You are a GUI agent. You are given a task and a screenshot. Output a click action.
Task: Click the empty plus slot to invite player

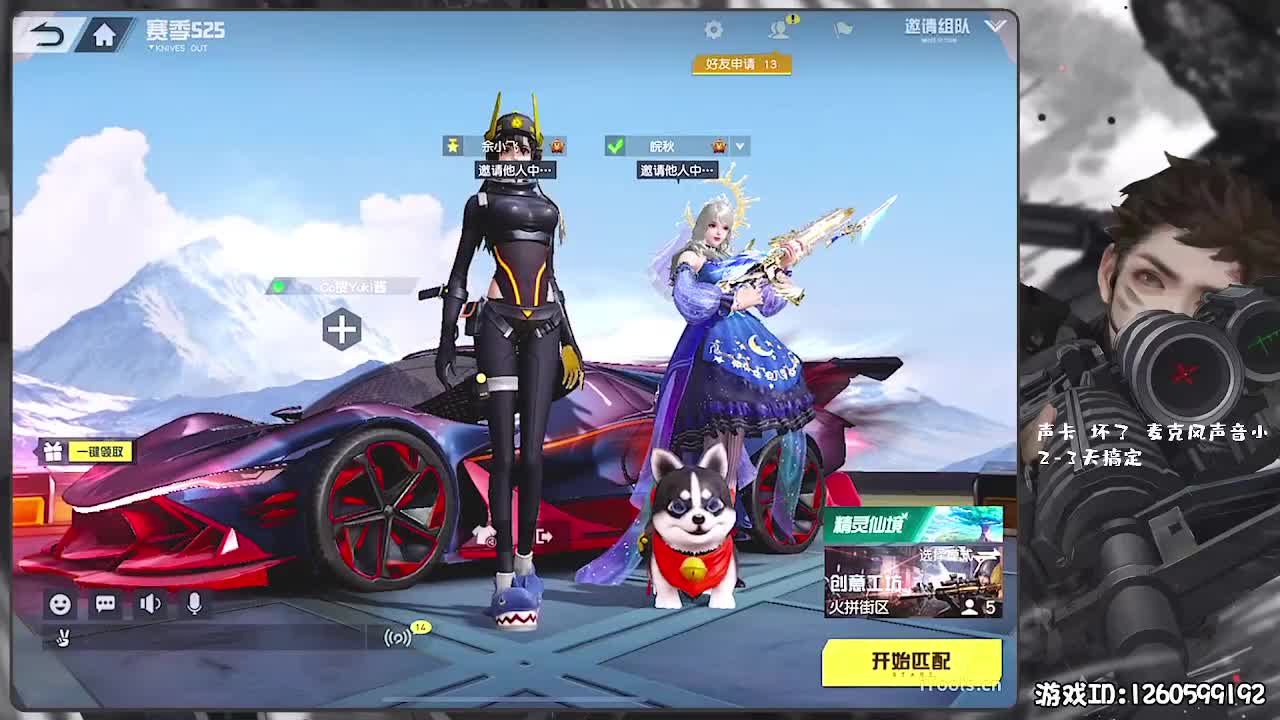(x=343, y=327)
